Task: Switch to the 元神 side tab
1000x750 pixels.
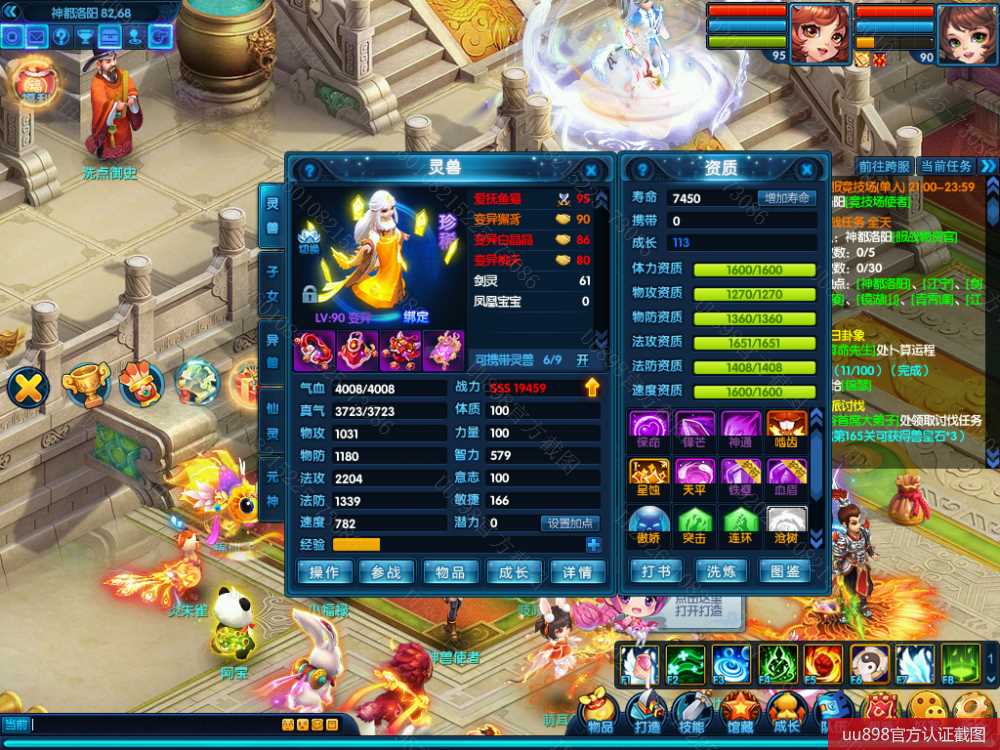Action: click(271, 490)
